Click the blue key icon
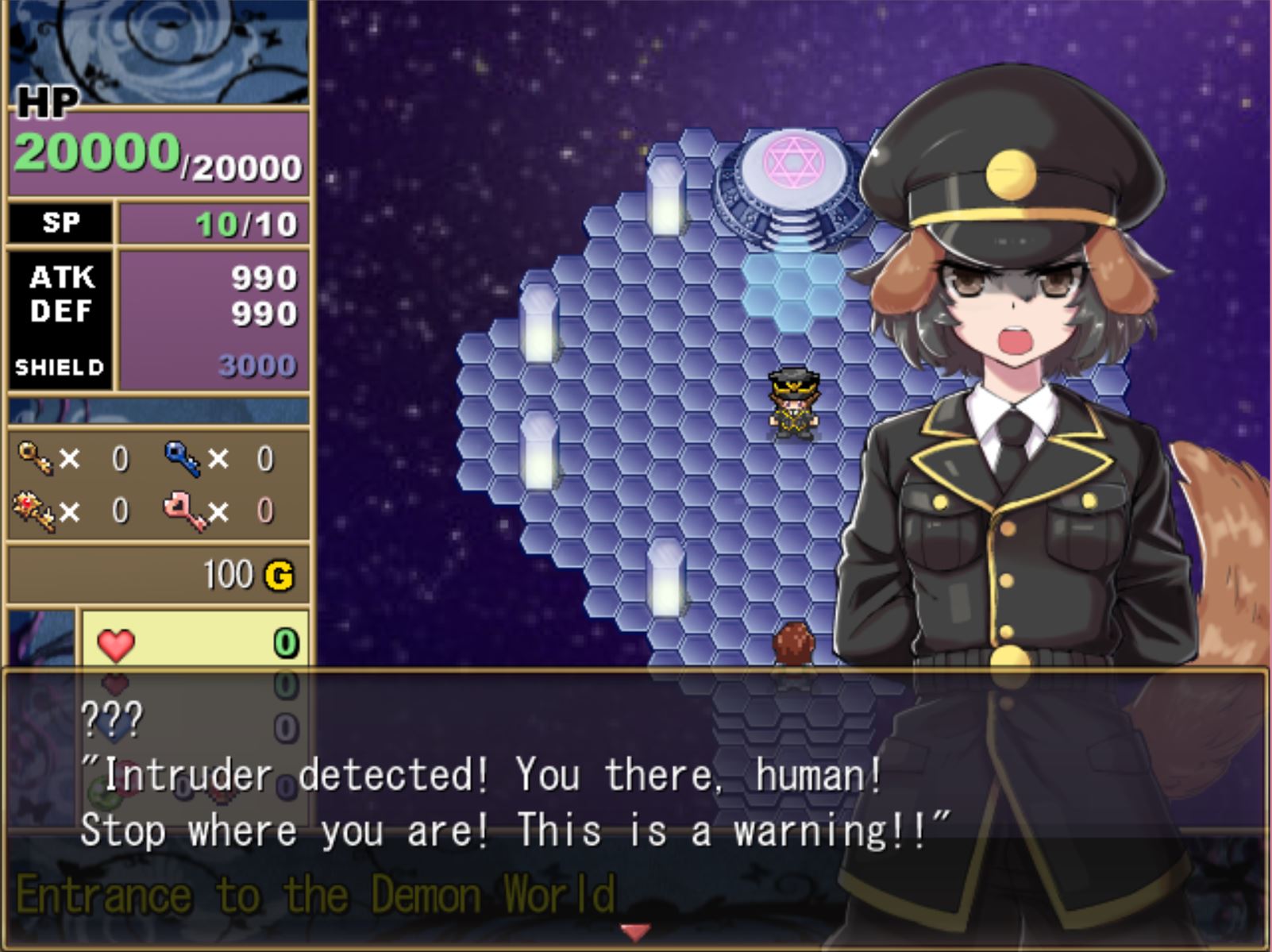 182,458
